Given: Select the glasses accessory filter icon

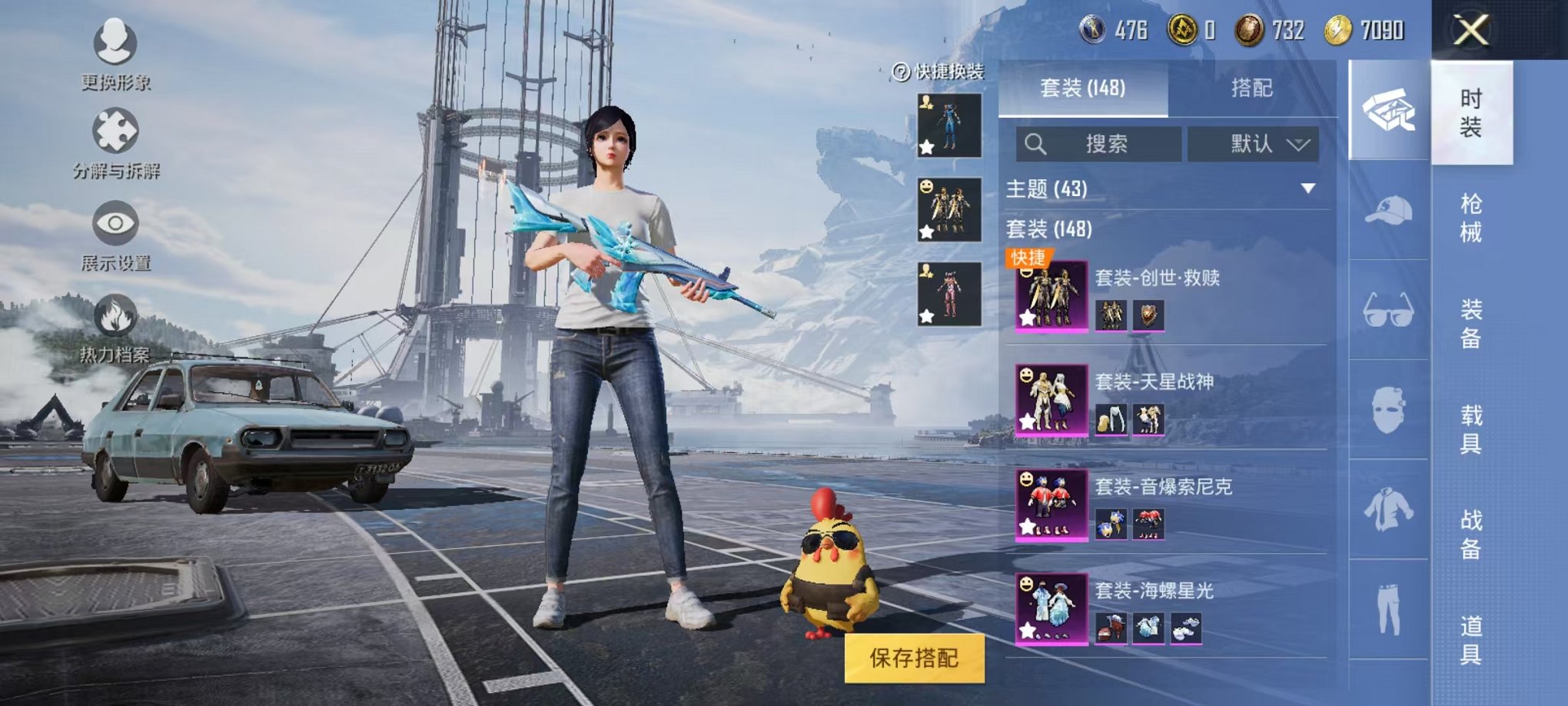Looking at the screenshot, I should pyautogui.click(x=1388, y=310).
